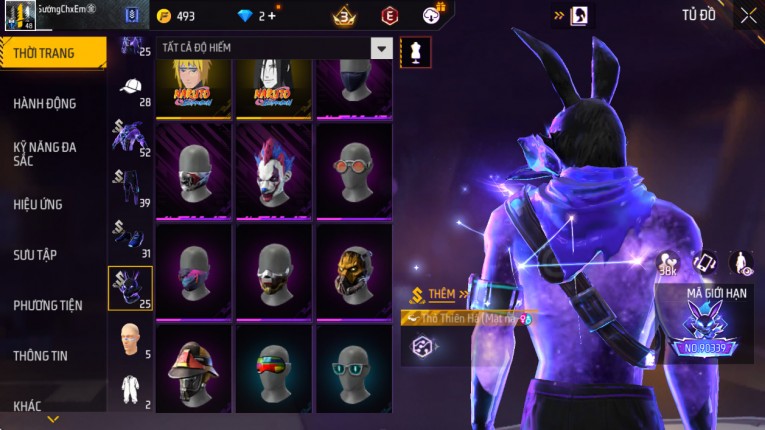Add diamonds with the plus button
Image resolution: width=765 pixels, height=430 pixels.
click(x=271, y=16)
